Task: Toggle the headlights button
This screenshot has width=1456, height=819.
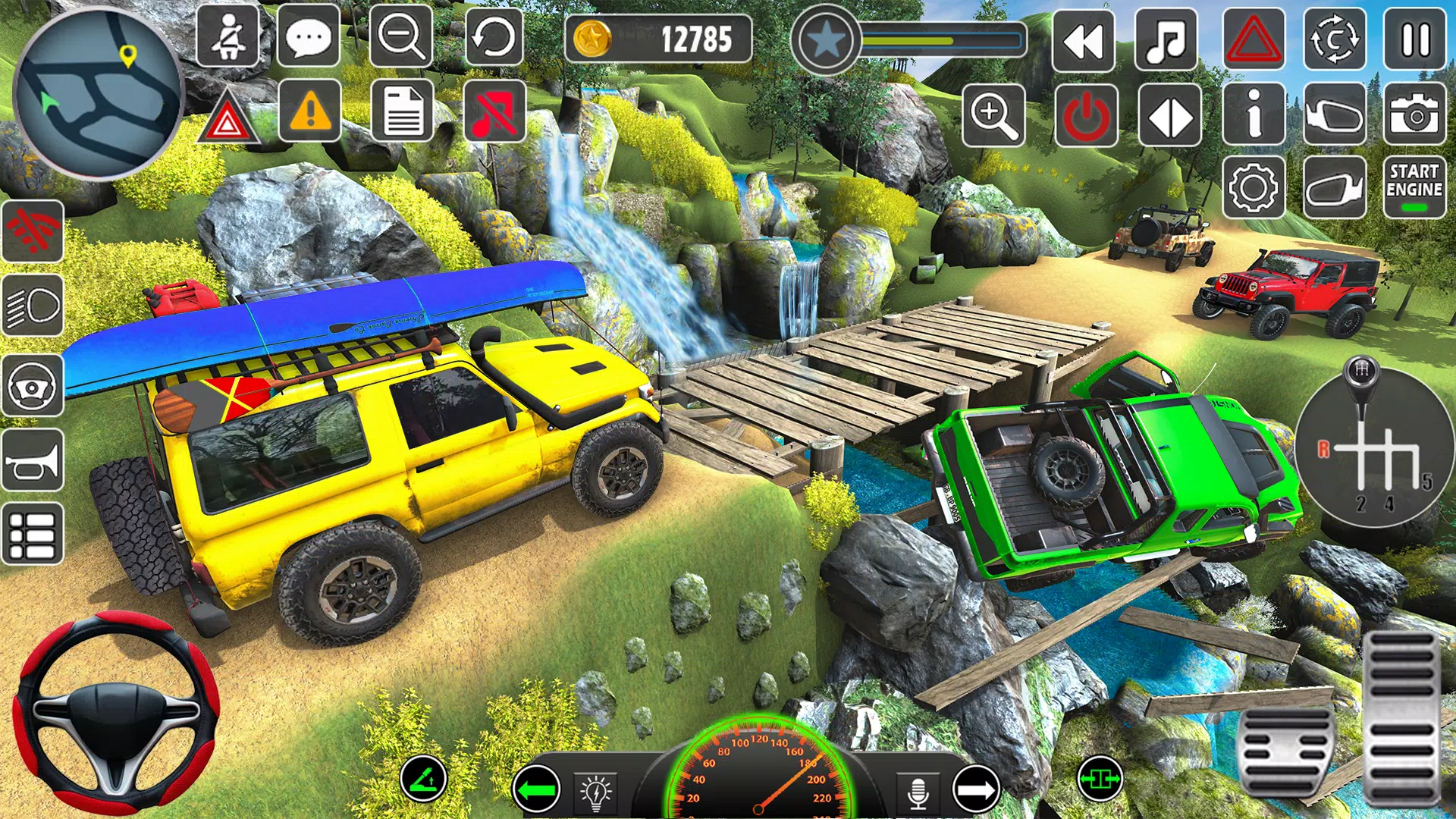Action: click(x=33, y=306)
